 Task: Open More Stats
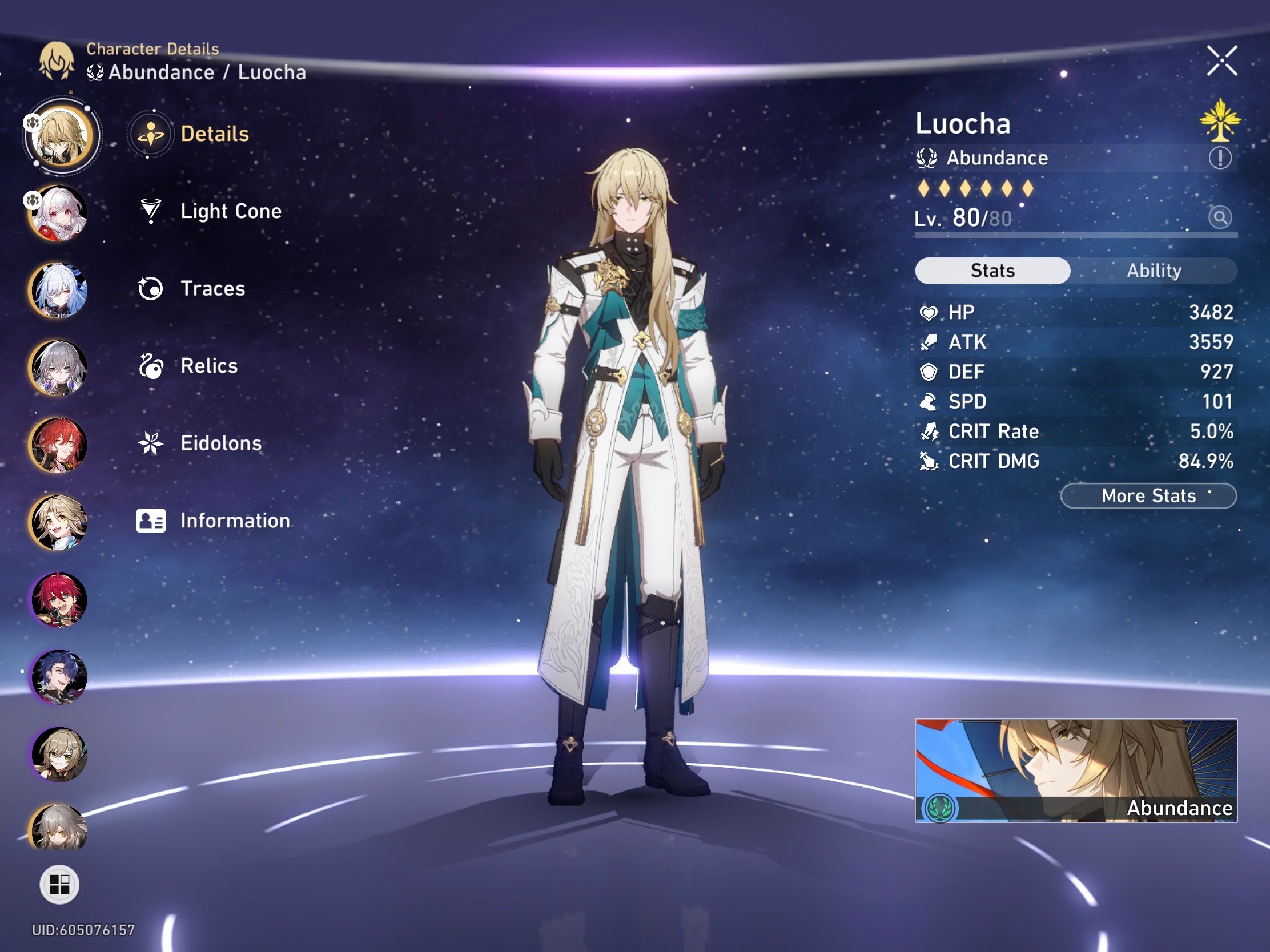(1148, 496)
